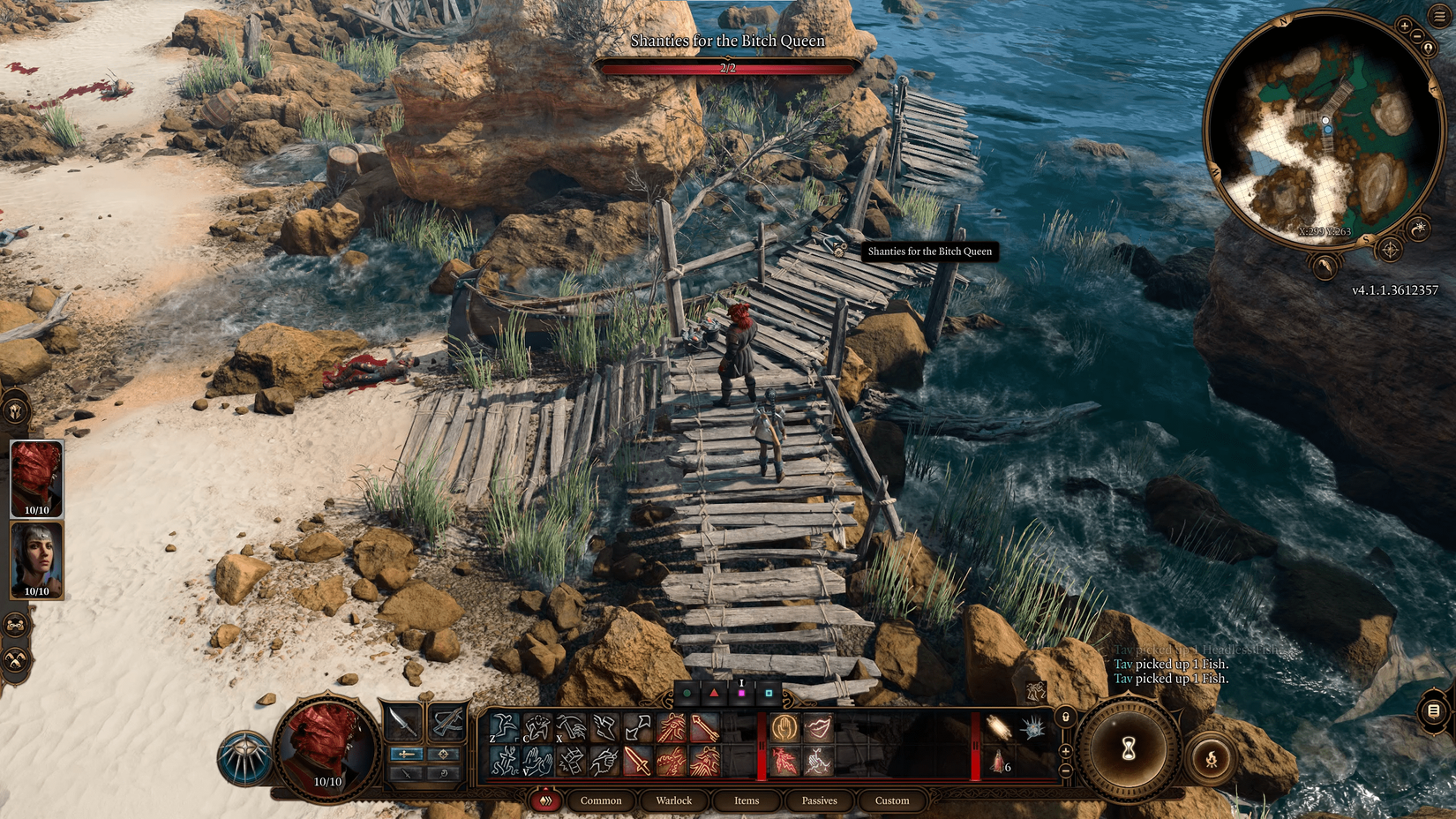Collapse a hotbar row with the minus button
Viewport: 1456px width, 819px height.
(1065, 770)
